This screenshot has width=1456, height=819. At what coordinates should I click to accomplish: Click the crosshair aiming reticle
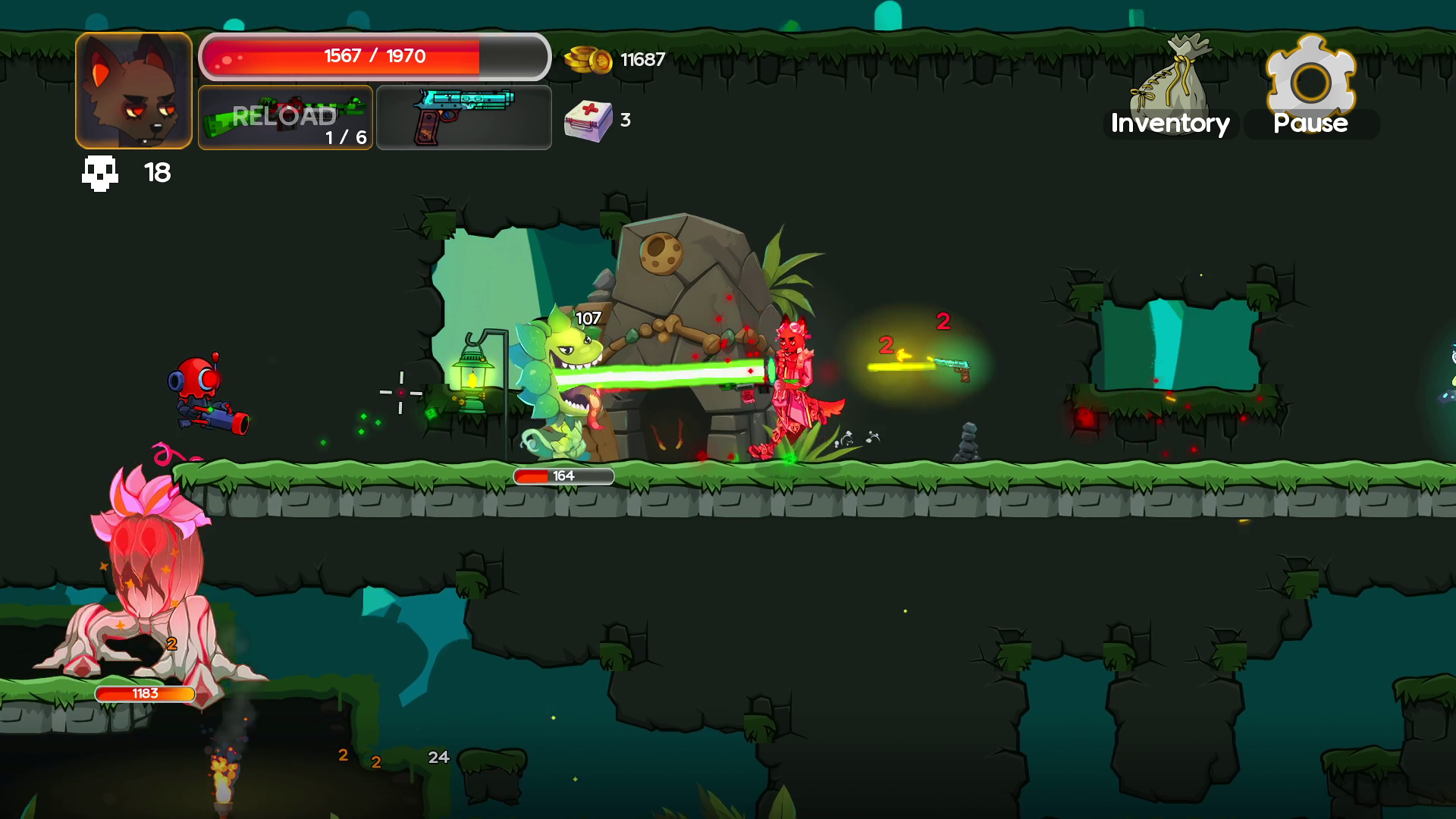(x=400, y=392)
